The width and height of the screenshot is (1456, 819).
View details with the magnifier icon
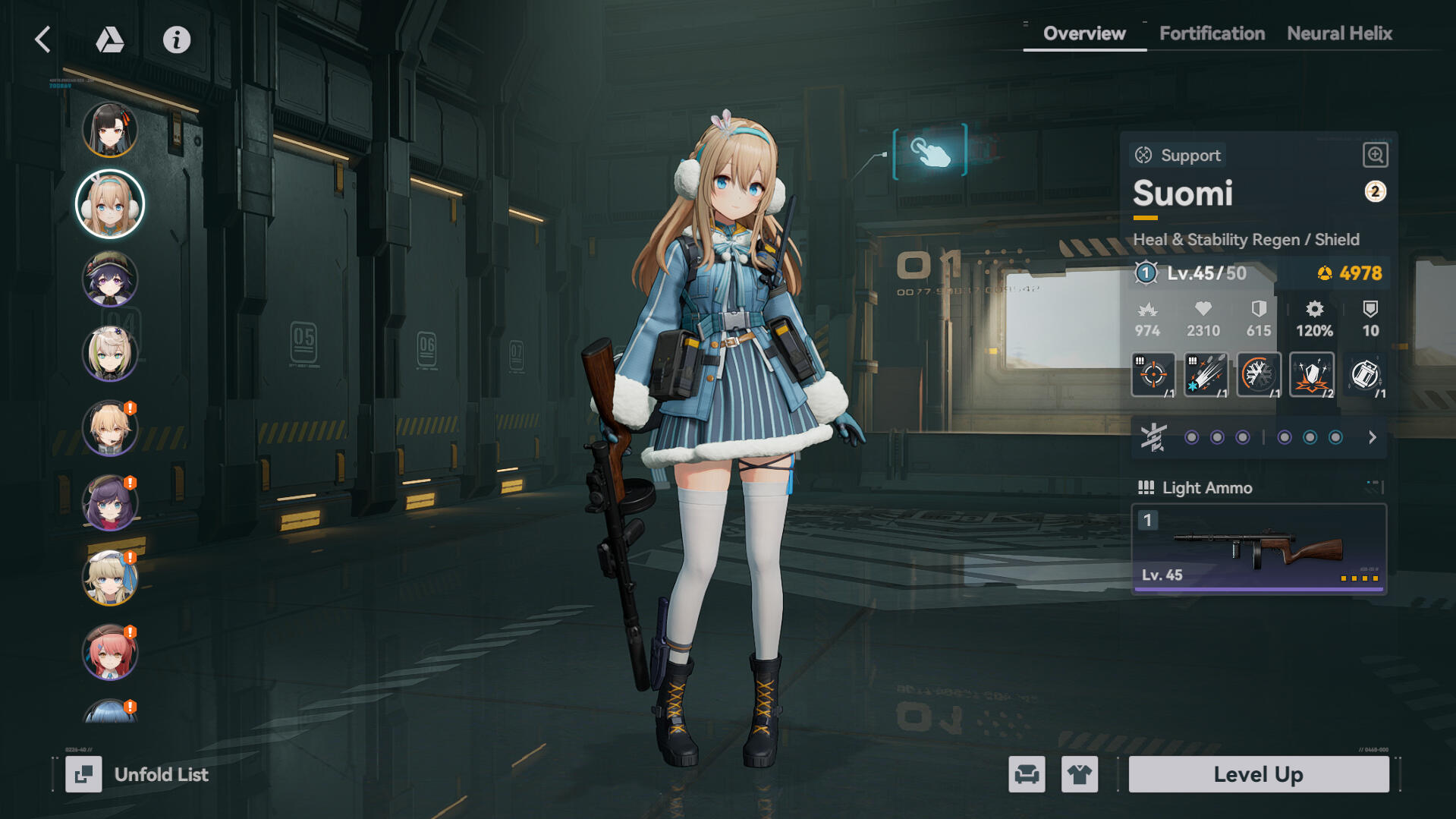[x=1375, y=155]
